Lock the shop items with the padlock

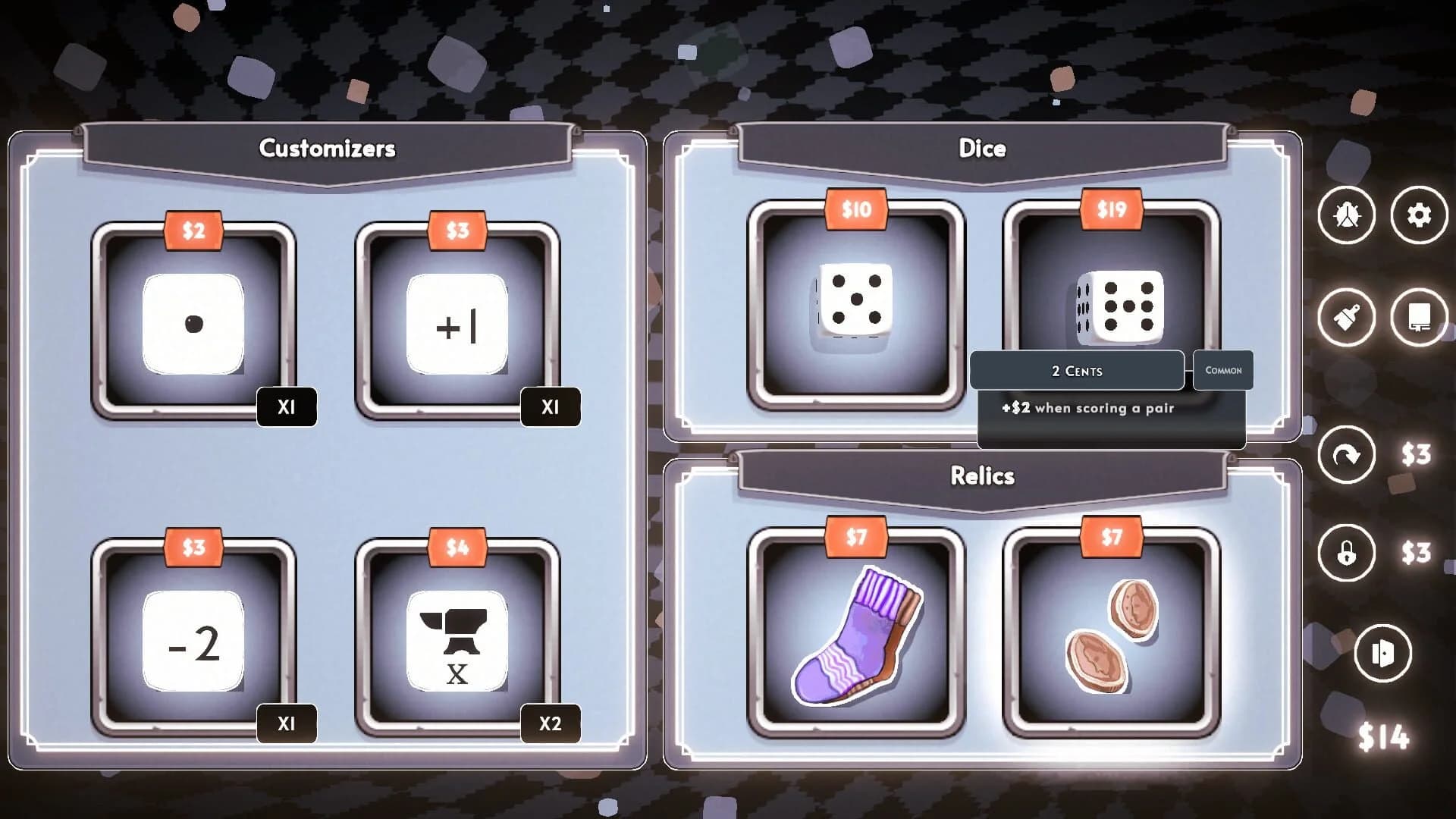(1348, 552)
